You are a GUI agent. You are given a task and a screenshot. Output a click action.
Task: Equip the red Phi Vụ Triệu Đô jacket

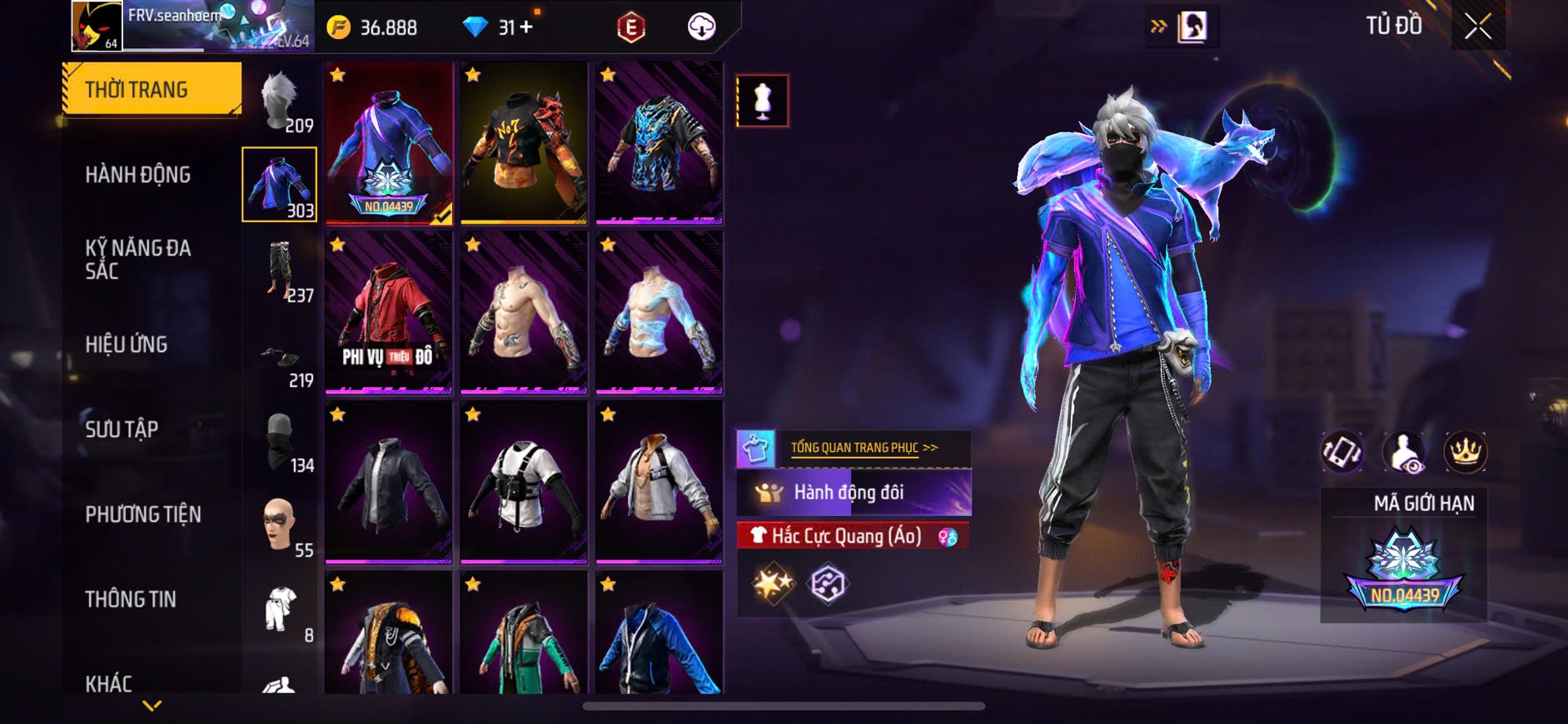coord(389,313)
